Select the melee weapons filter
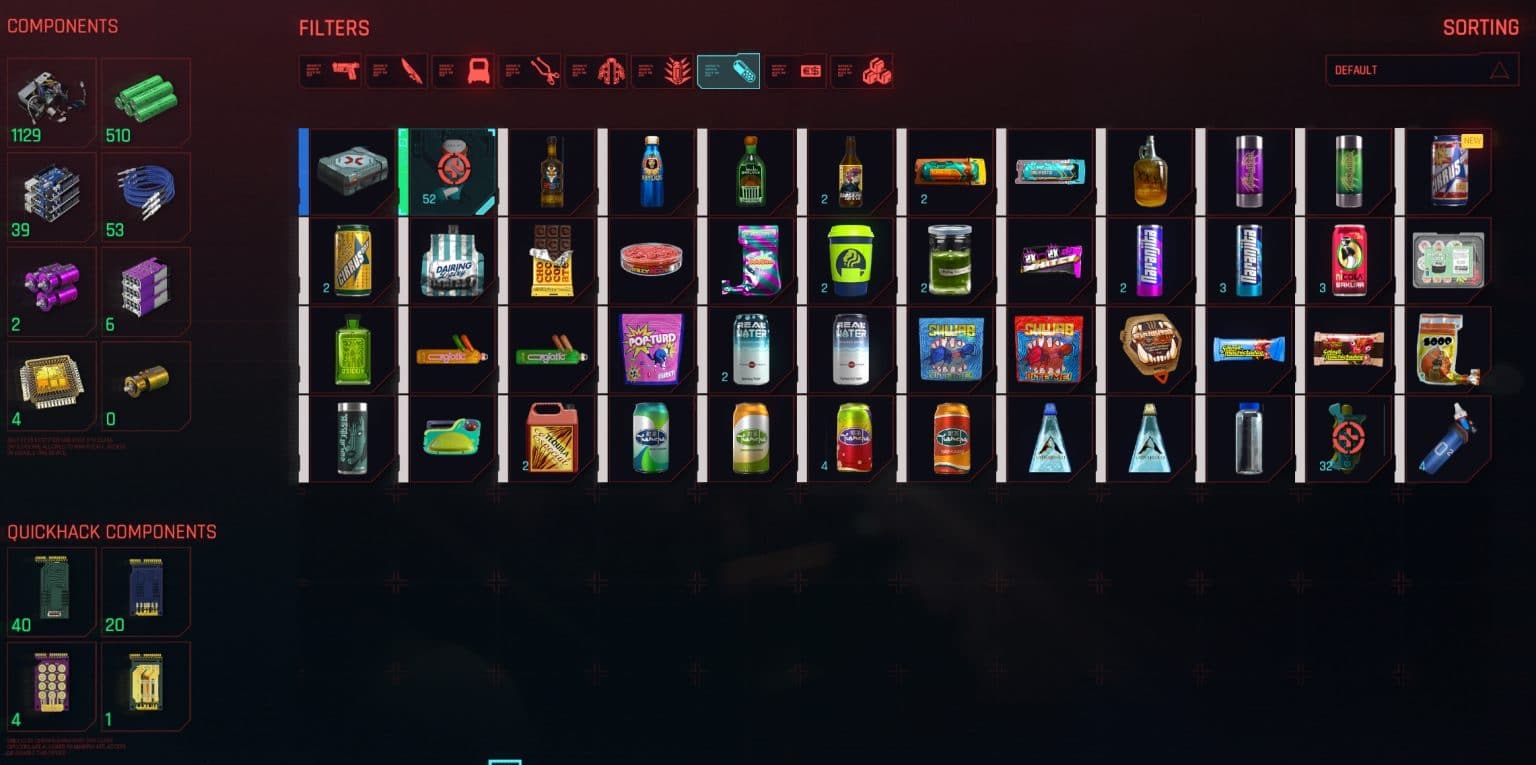This screenshot has width=1536, height=765. tap(397, 70)
